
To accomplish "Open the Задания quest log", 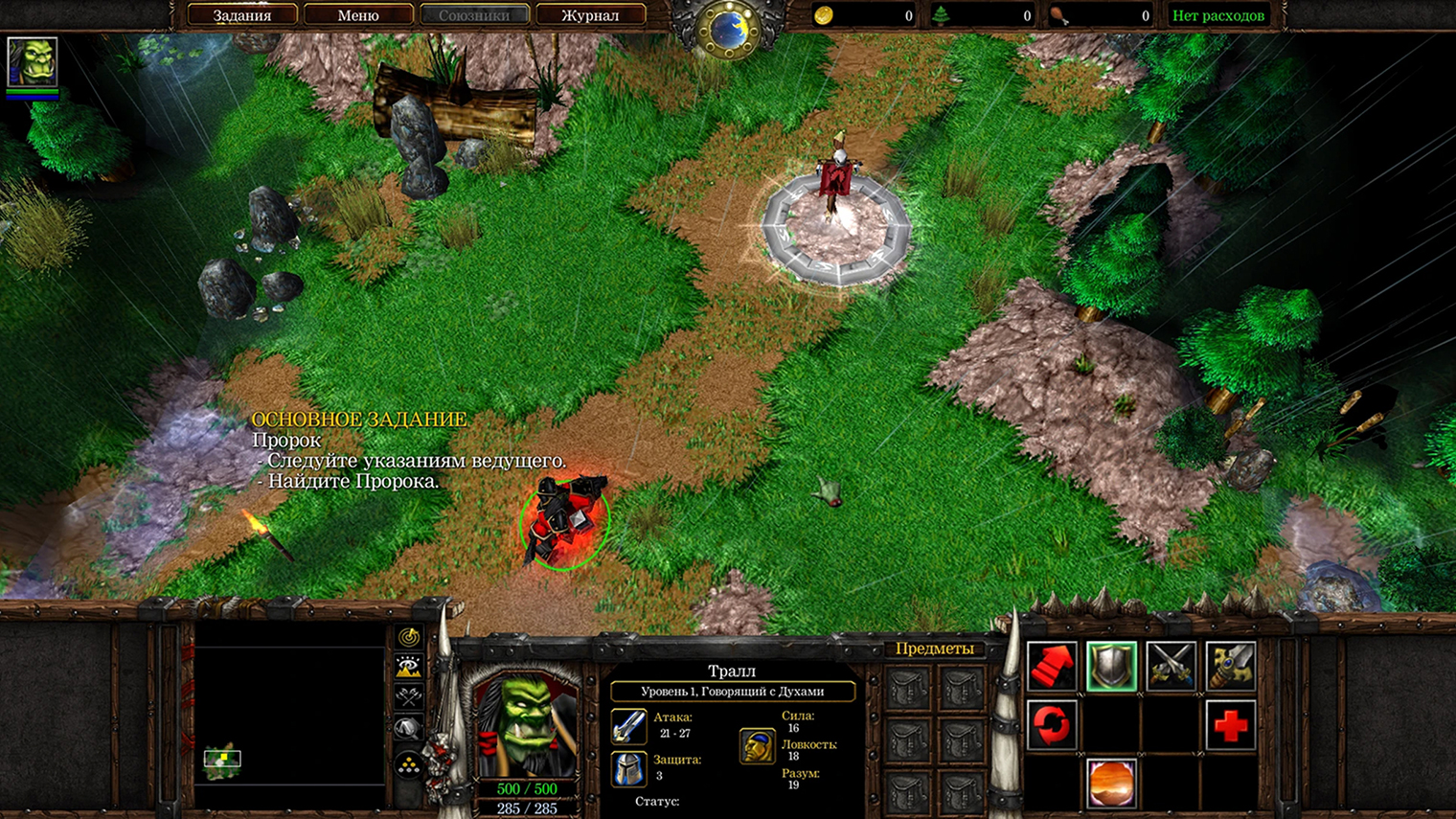I will click(242, 15).
